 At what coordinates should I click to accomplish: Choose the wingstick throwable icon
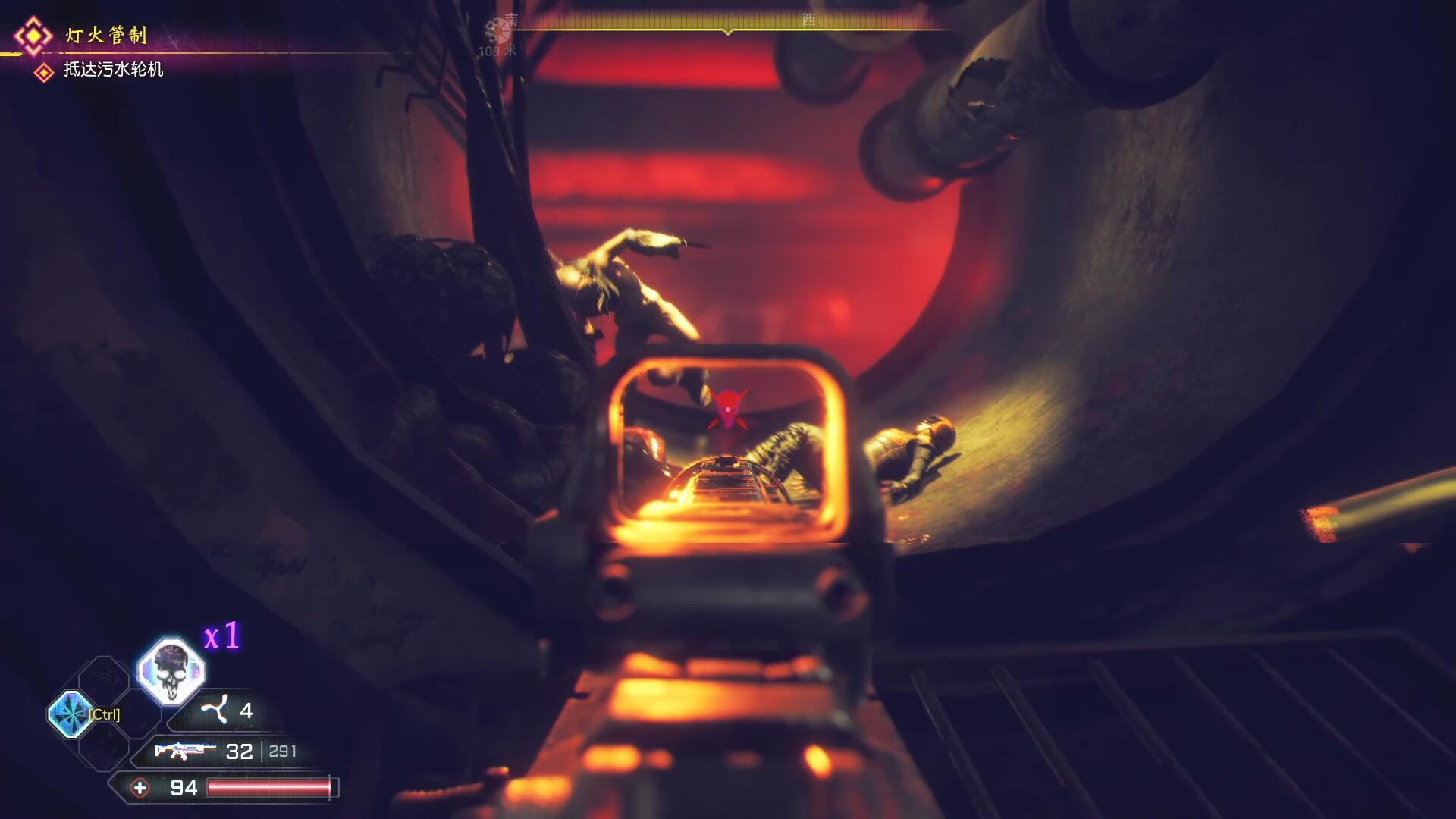(x=215, y=710)
